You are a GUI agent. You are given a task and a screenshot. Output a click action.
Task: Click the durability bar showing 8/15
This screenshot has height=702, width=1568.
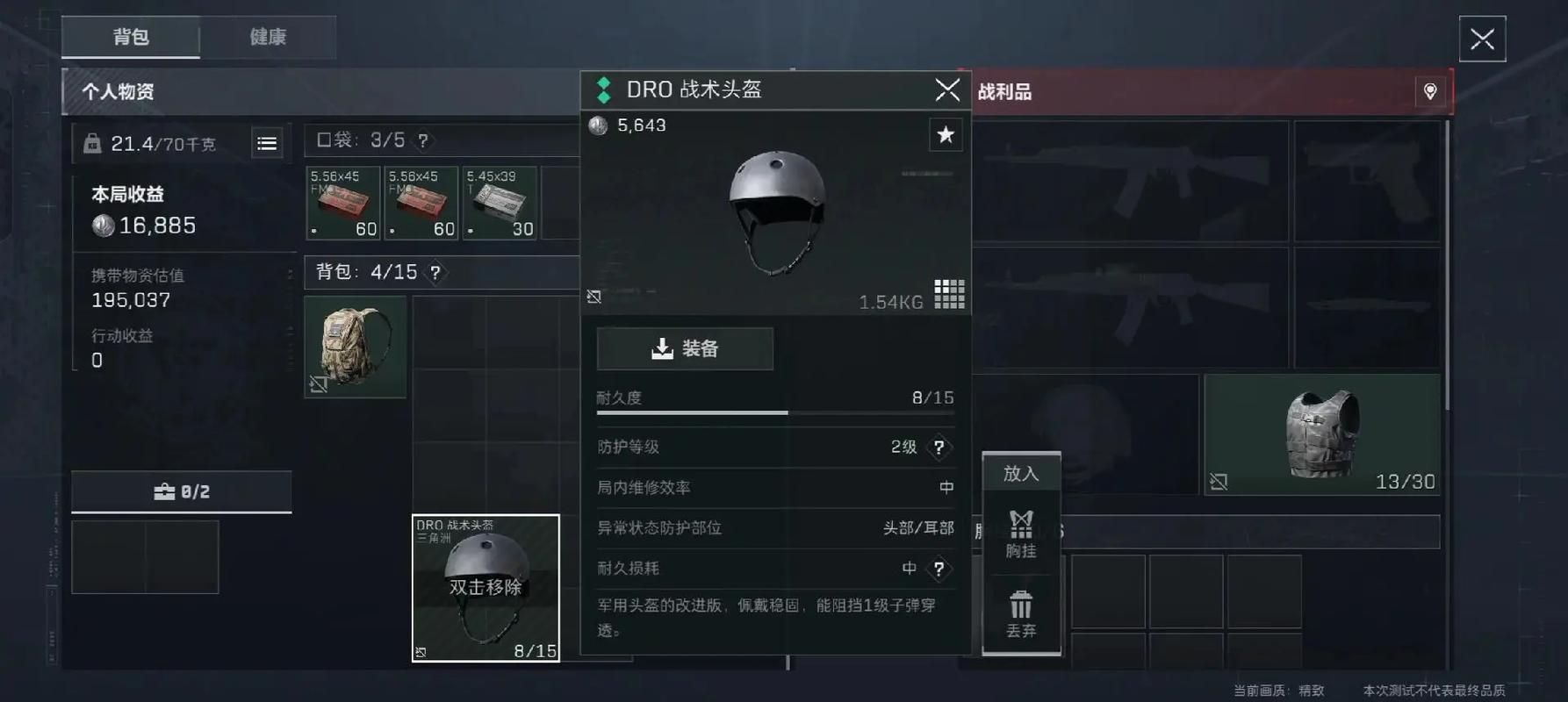point(777,412)
